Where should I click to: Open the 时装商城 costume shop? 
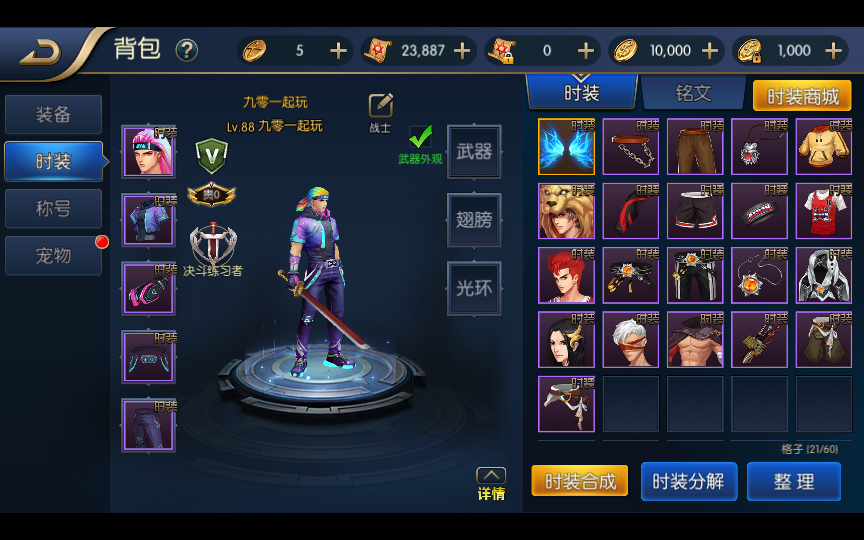click(x=801, y=96)
